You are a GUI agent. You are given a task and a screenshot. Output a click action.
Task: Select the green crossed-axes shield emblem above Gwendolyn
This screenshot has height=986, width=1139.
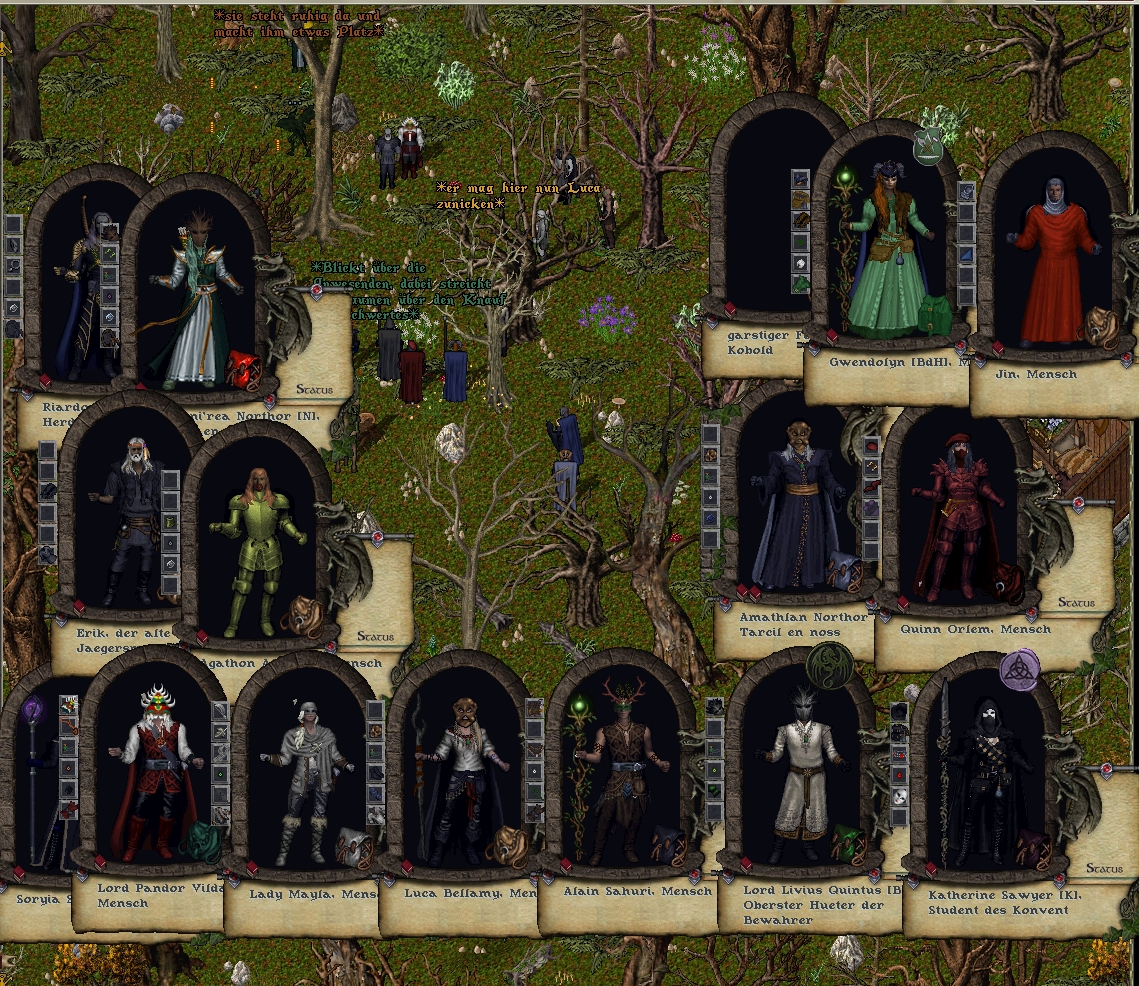931,148
